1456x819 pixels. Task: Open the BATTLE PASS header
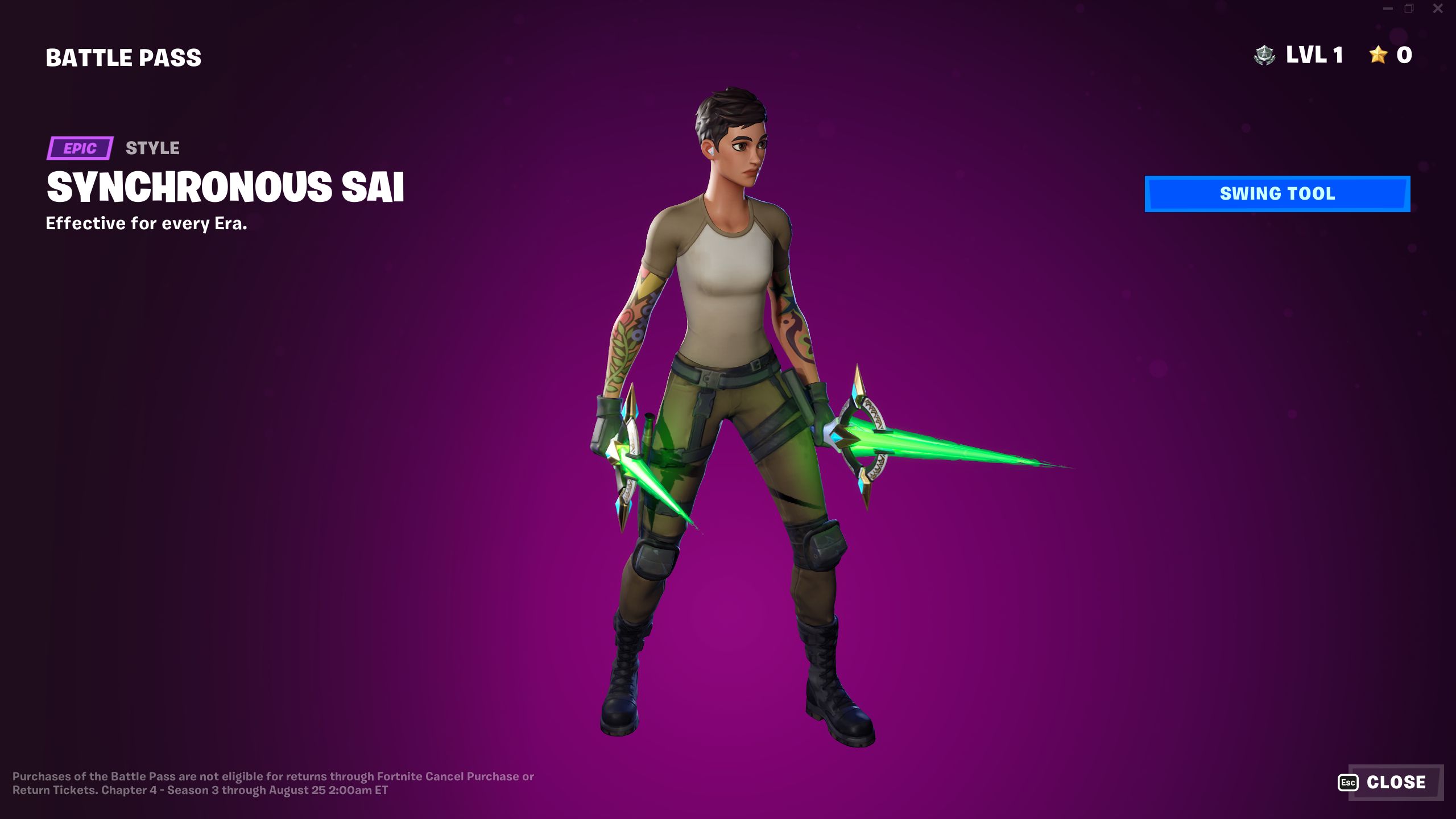pyautogui.click(x=123, y=56)
